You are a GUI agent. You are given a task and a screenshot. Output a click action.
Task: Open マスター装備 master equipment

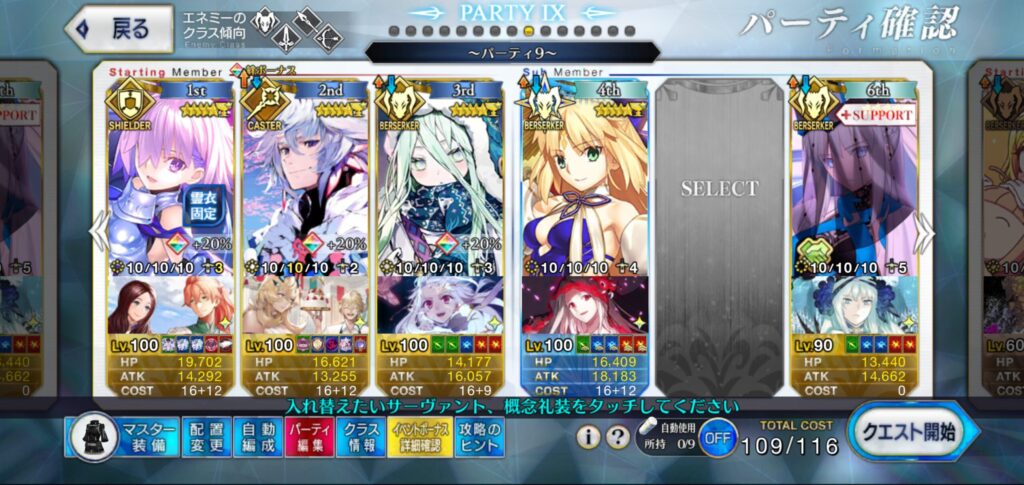pyautogui.click(x=124, y=437)
